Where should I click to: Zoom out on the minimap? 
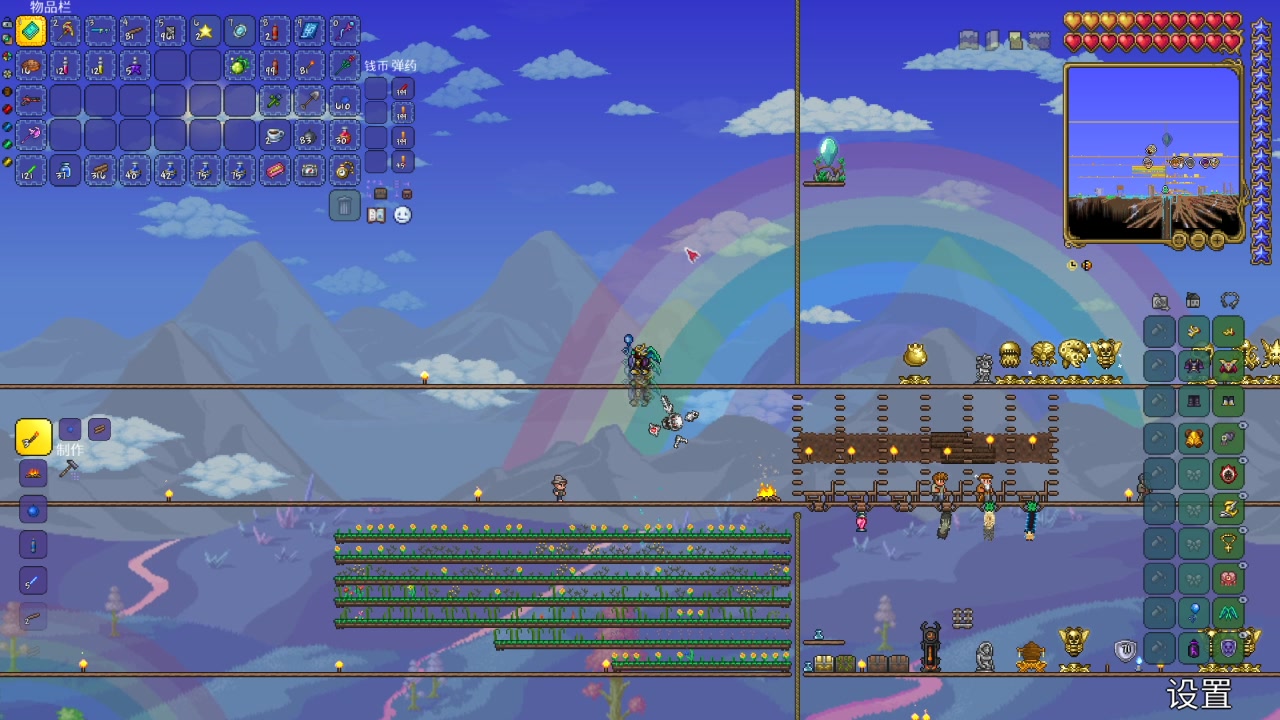[x=1198, y=241]
